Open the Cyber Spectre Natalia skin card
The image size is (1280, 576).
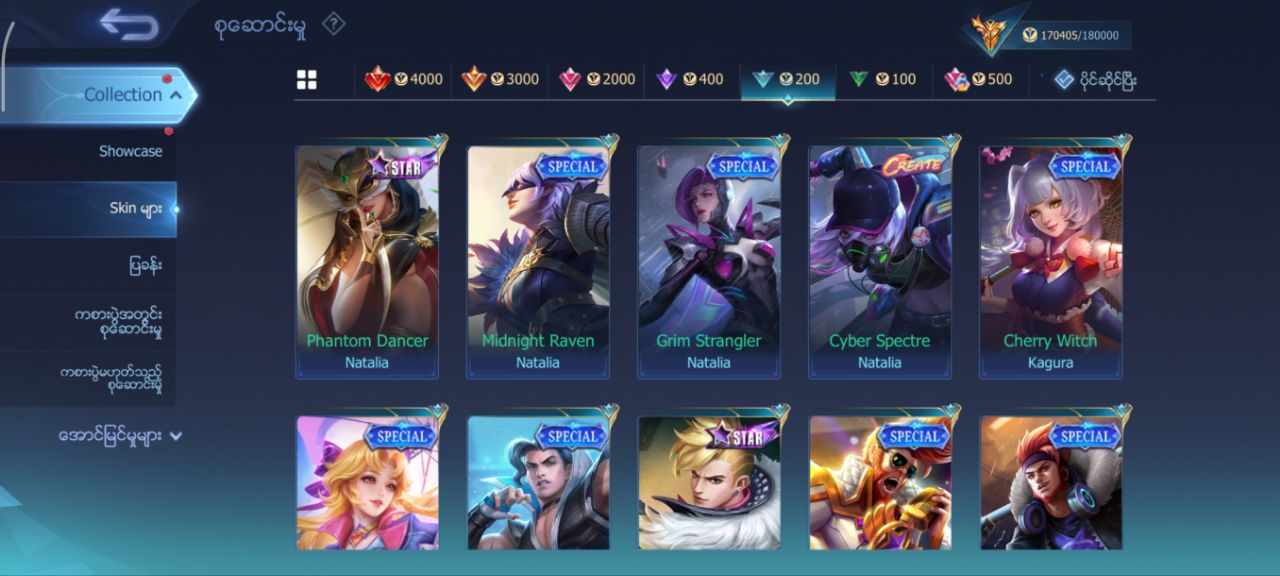point(880,260)
